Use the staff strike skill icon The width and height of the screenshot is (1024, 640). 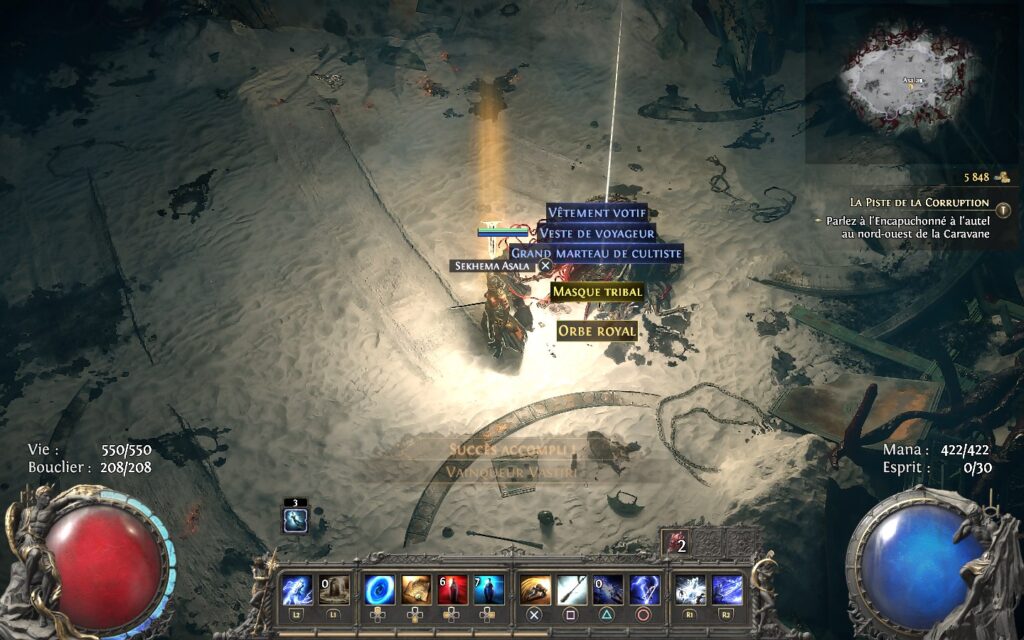tap(572, 590)
